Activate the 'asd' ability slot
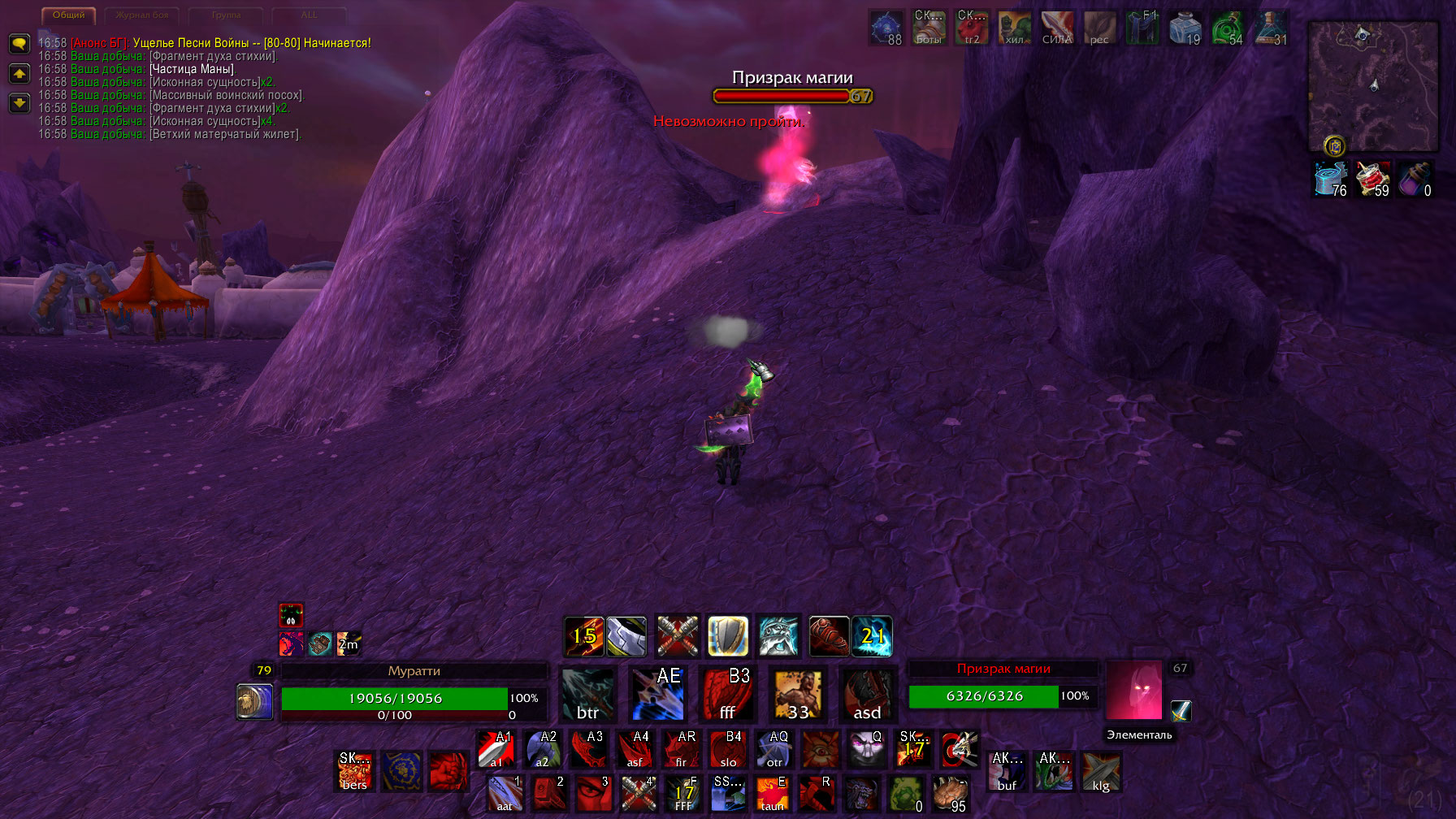This screenshot has height=819, width=1456. pyautogui.click(x=868, y=695)
